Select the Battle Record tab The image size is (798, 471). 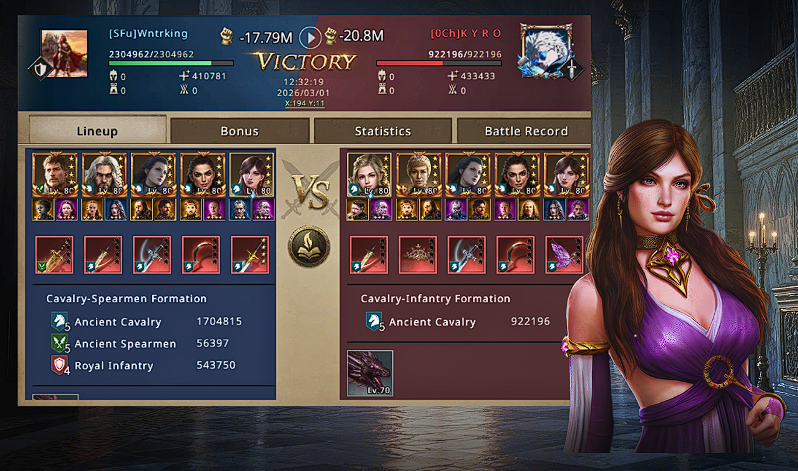[x=525, y=131]
